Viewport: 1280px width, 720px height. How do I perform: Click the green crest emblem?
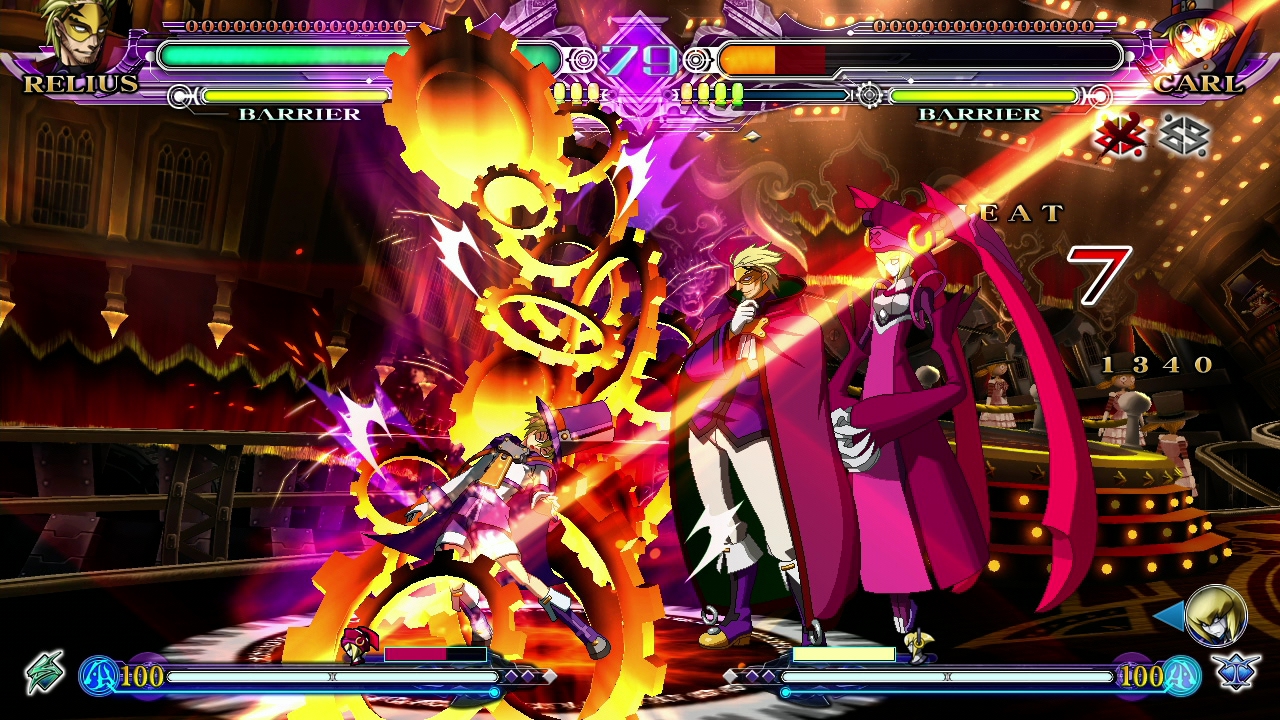tap(45, 672)
